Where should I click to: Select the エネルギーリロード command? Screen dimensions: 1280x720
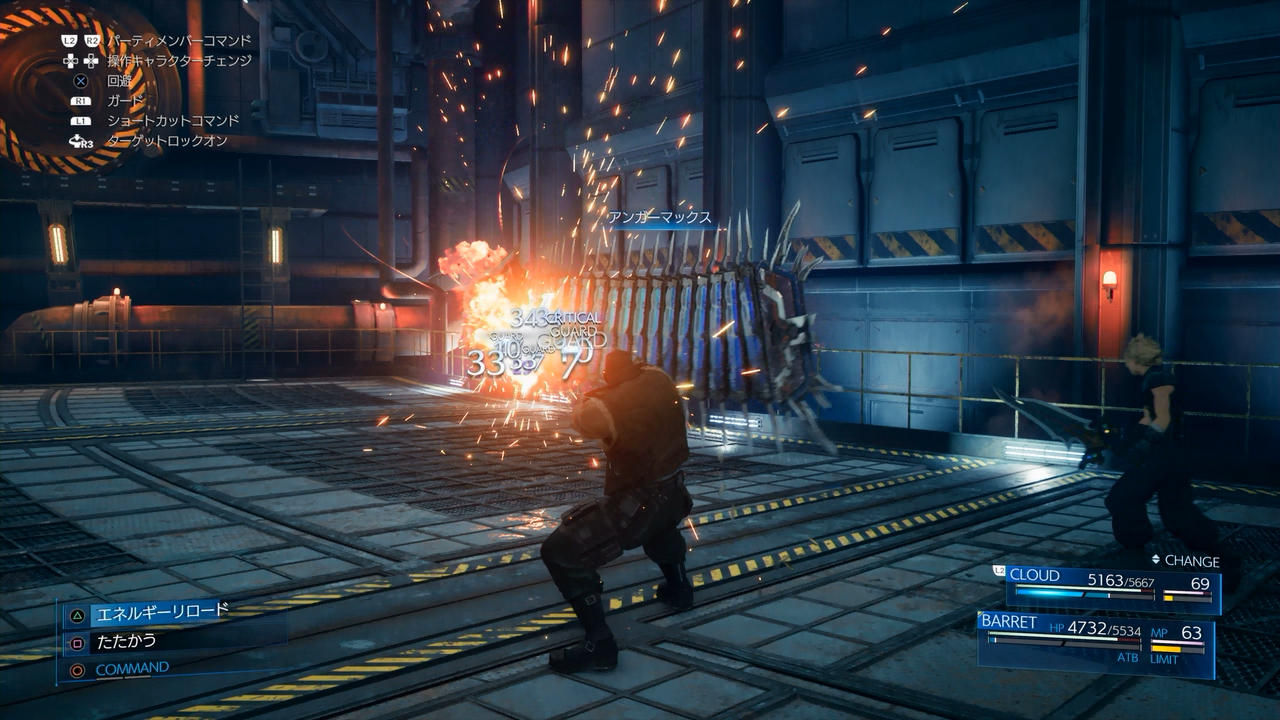159,612
